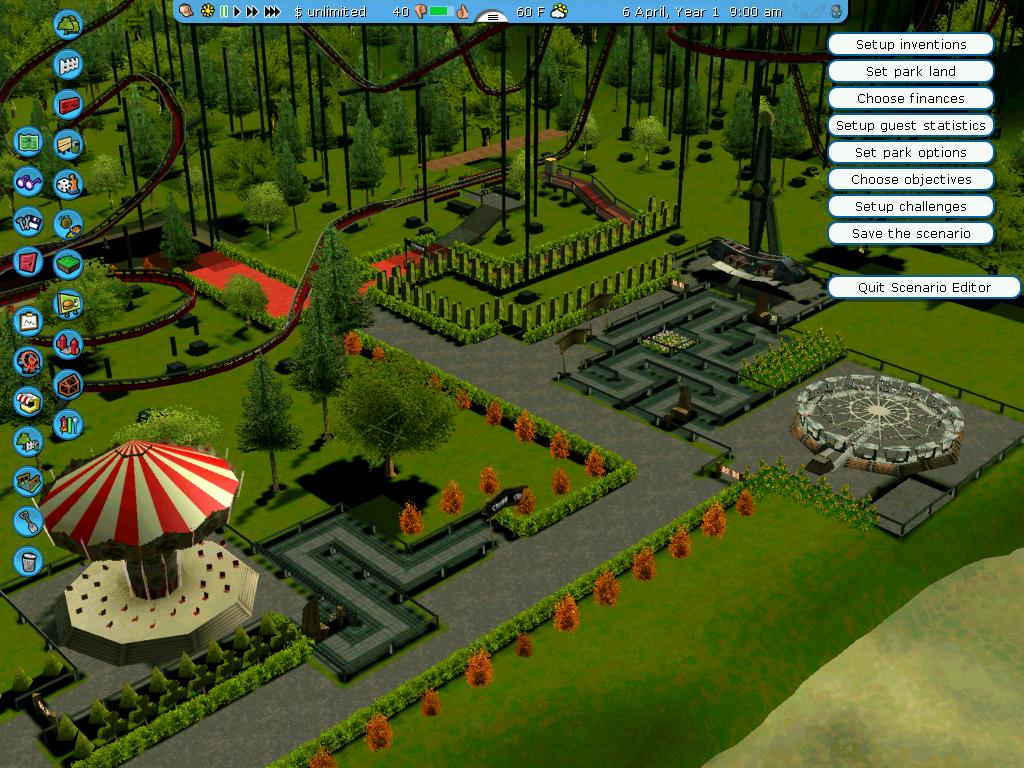Open the fireworks rockets icon
Image resolution: width=1024 pixels, height=768 pixels.
pyautogui.click(x=68, y=345)
